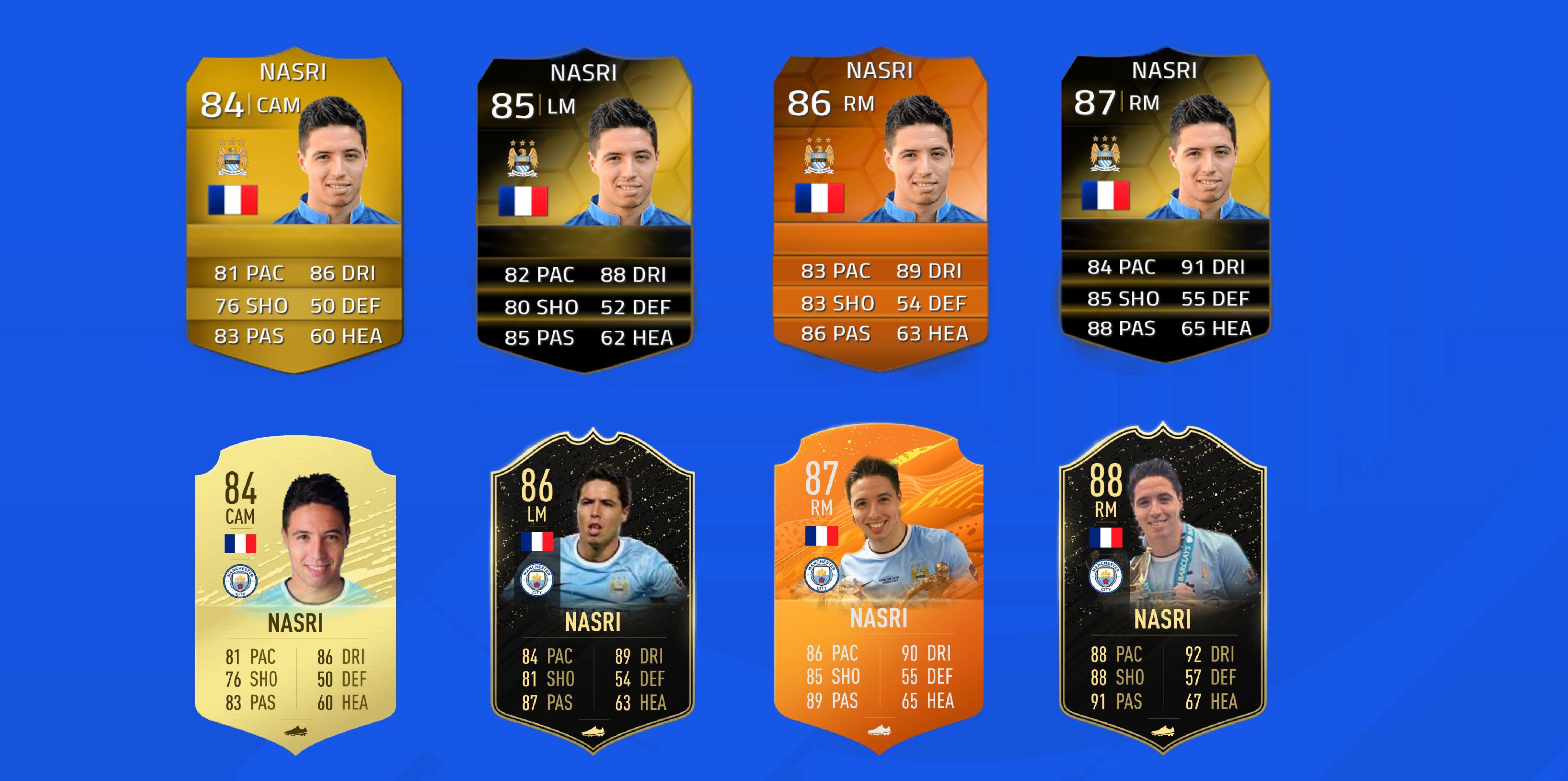
Task: Select the gold 84 CAM Nasri card with stat bars
Action: pos(294,210)
